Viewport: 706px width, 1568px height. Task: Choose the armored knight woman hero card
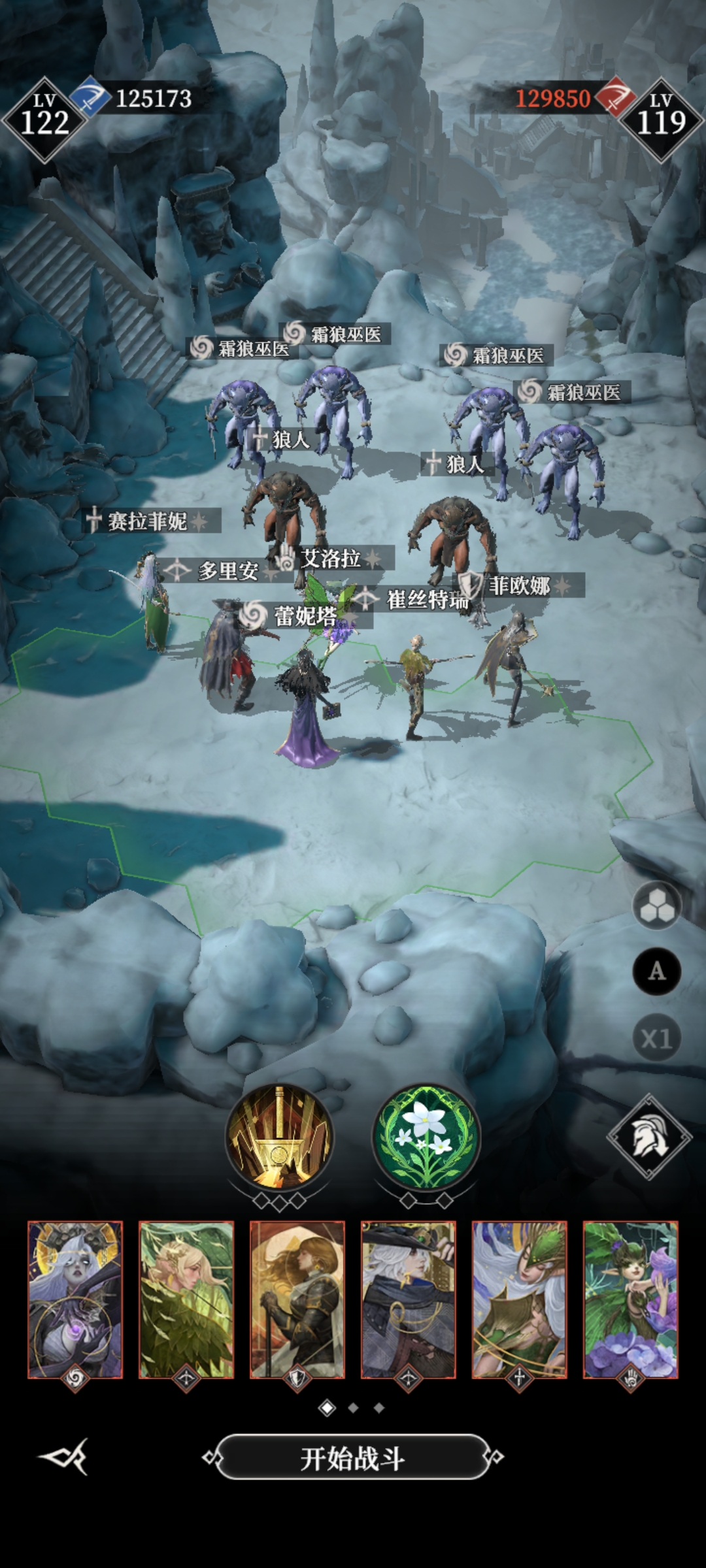pyautogui.click(x=297, y=1299)
